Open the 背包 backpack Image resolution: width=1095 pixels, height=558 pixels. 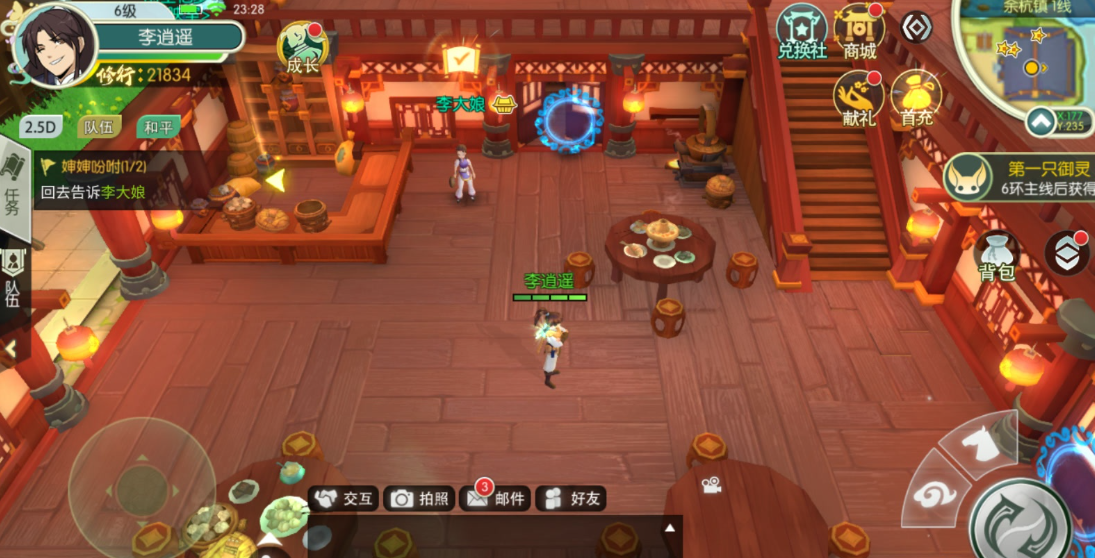coord(997,256)
